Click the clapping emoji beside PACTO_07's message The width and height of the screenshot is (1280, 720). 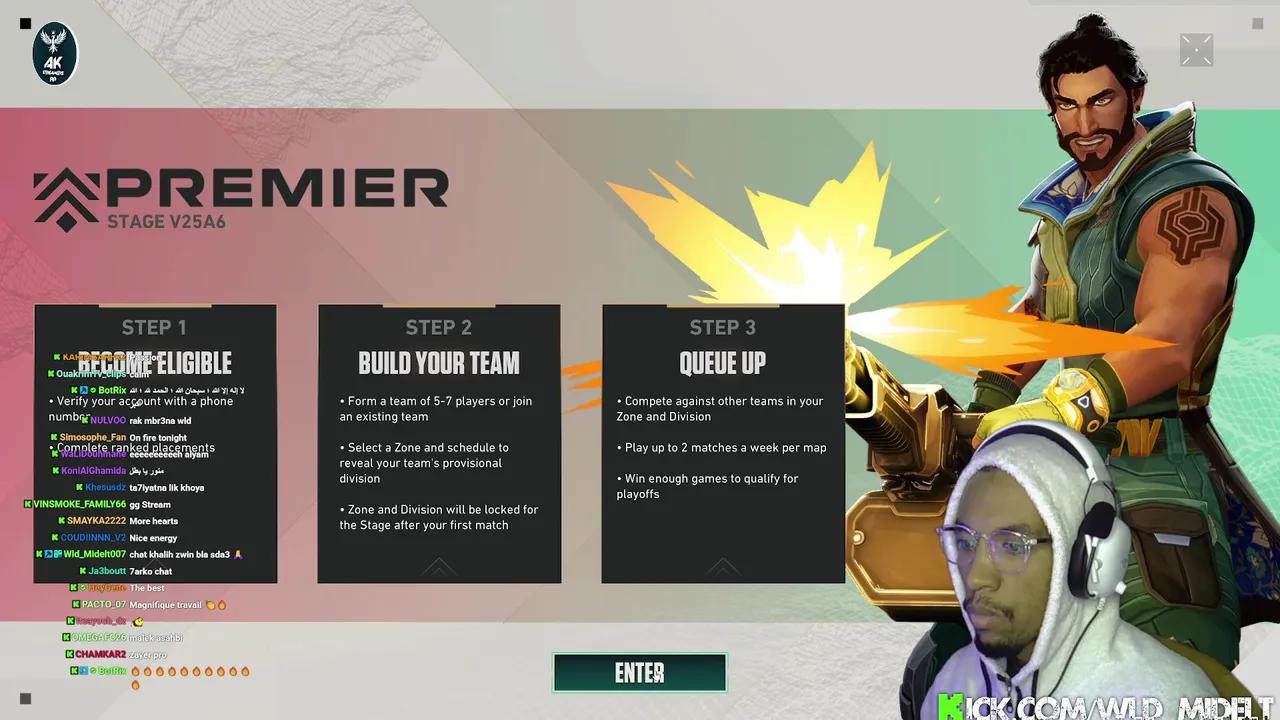(211, 604)
